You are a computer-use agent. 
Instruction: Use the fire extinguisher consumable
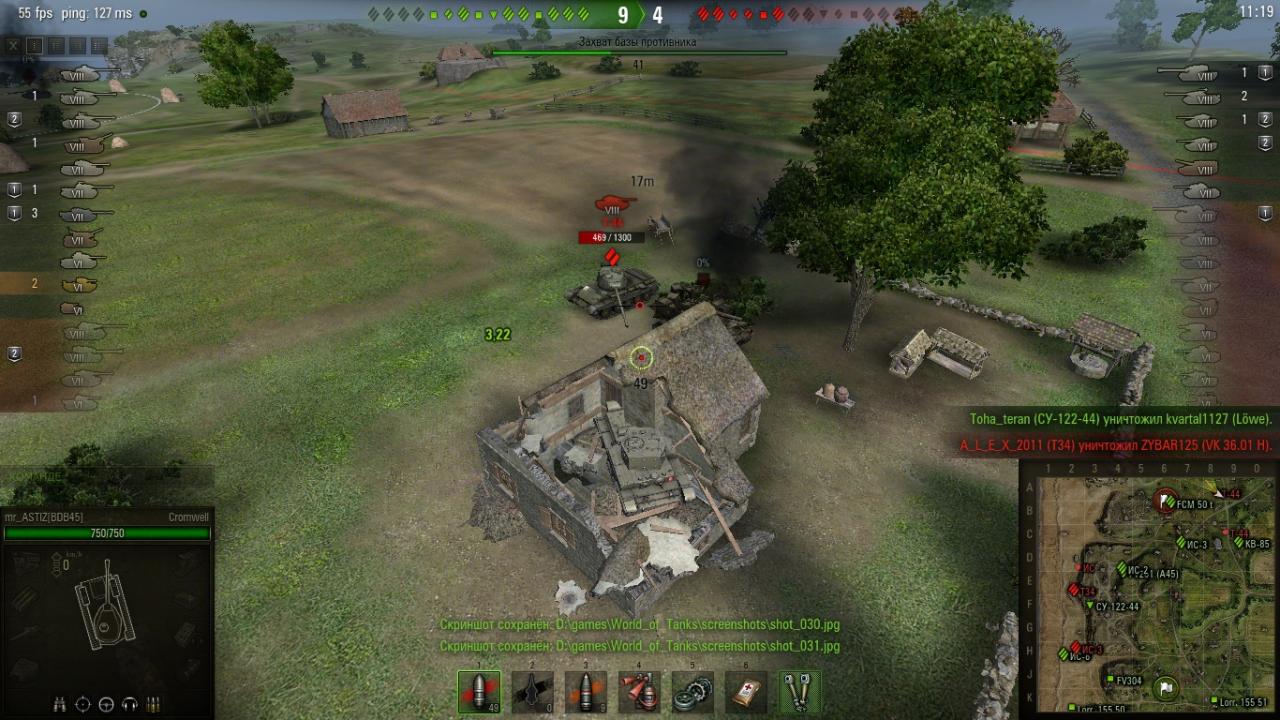tap(639, 691)
